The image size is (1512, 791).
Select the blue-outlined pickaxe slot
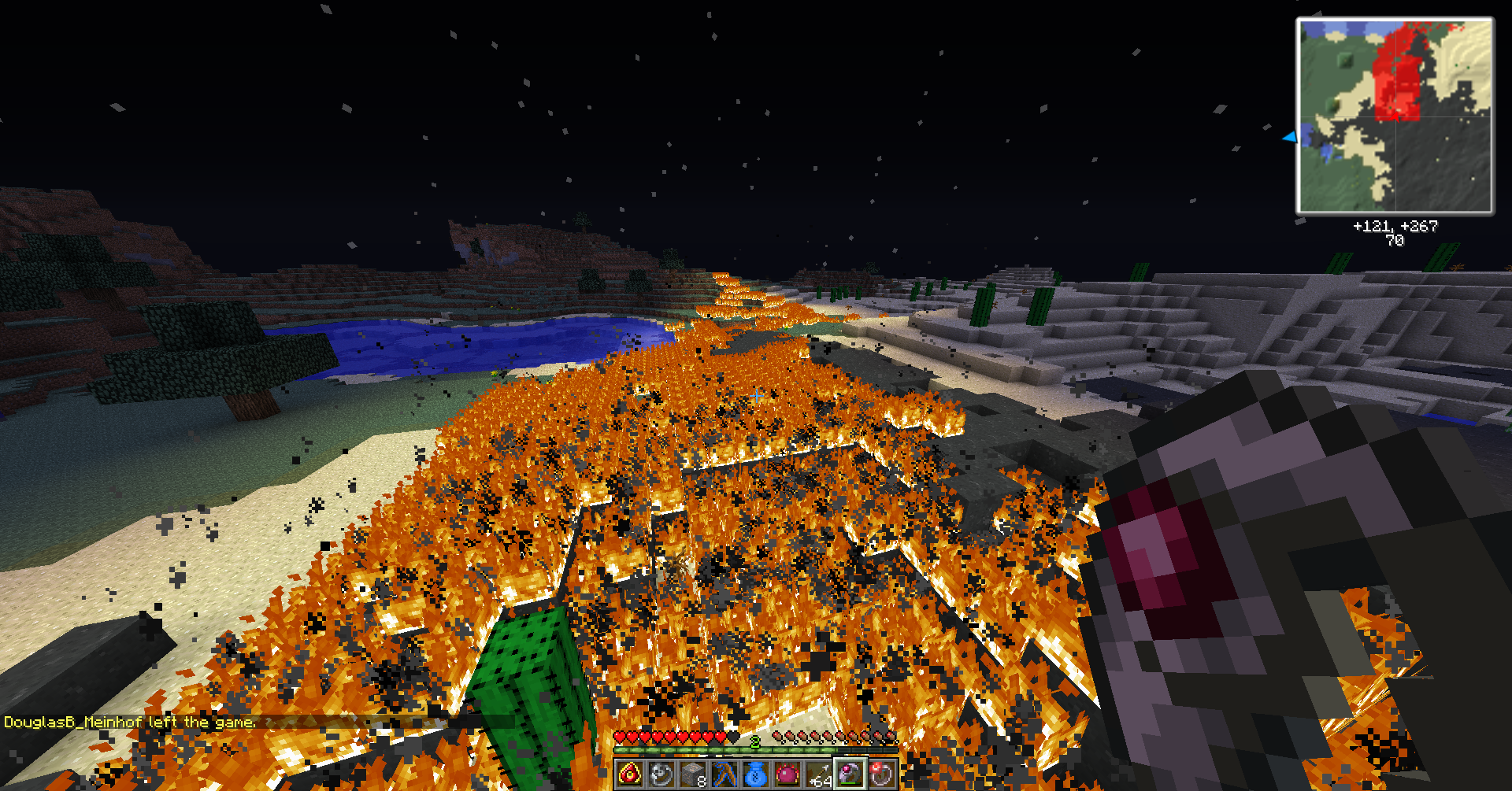pyautogui.click(x=724, y=774)
